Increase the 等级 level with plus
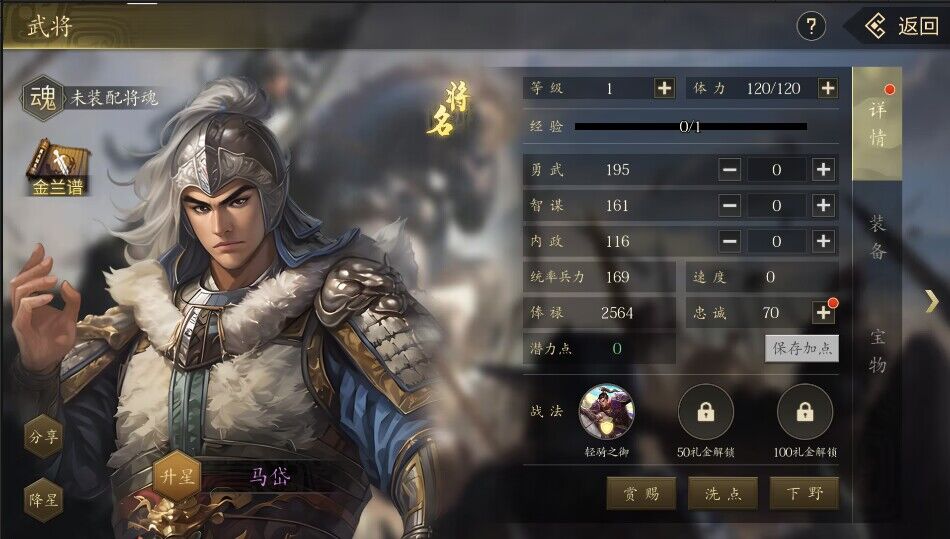Screen dimensions: 950x539 pos(664,88)
